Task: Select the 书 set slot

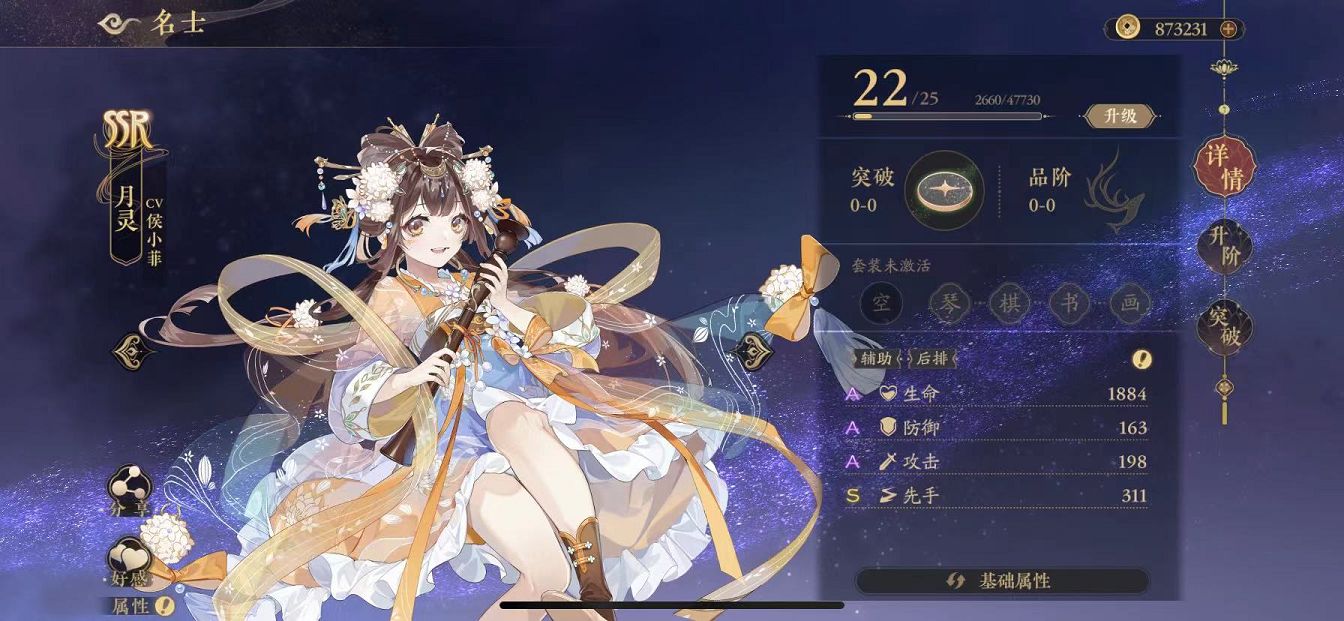Action: pos(1069,303)
